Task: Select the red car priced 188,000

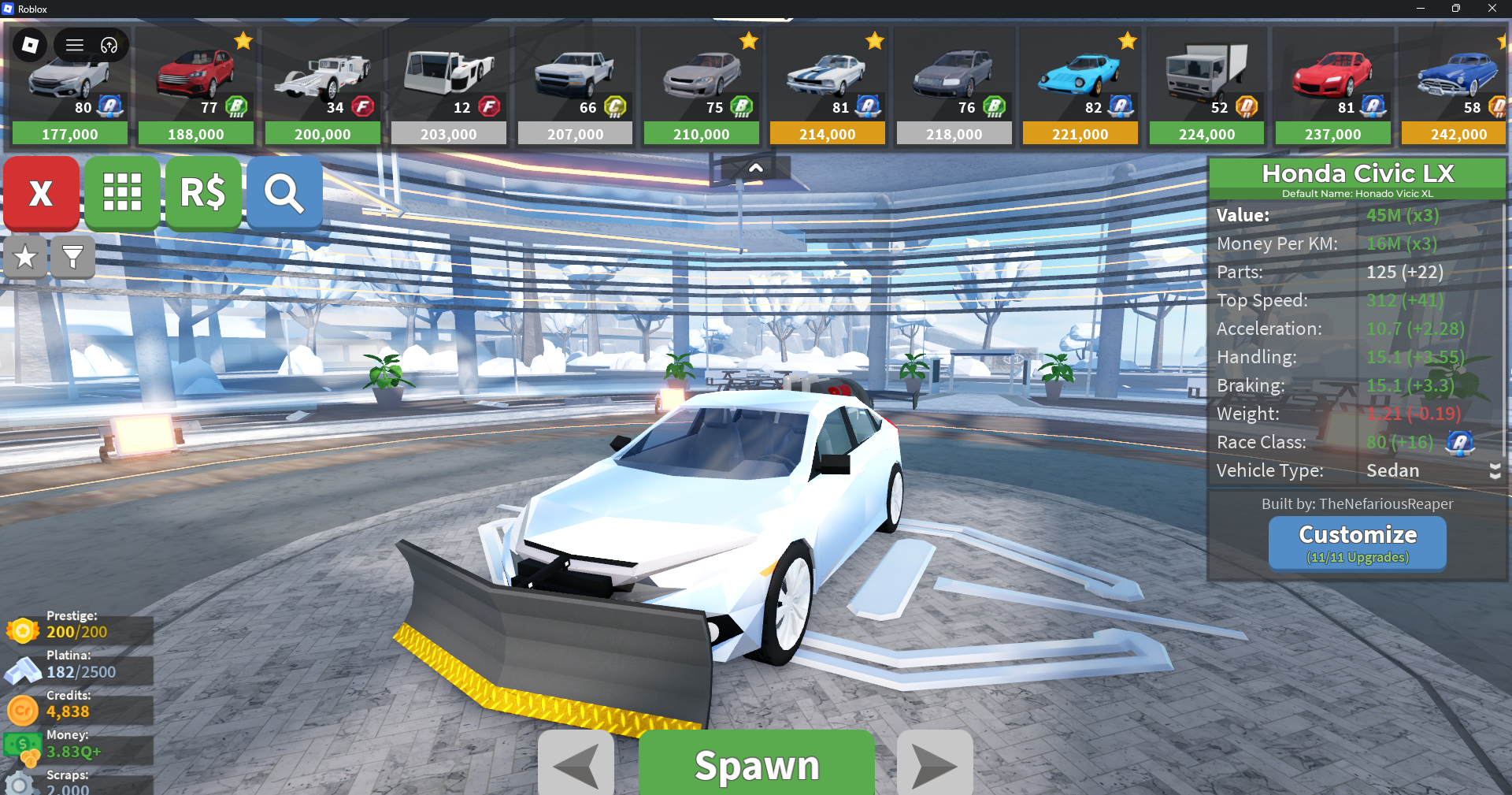Action: [196, 87]
